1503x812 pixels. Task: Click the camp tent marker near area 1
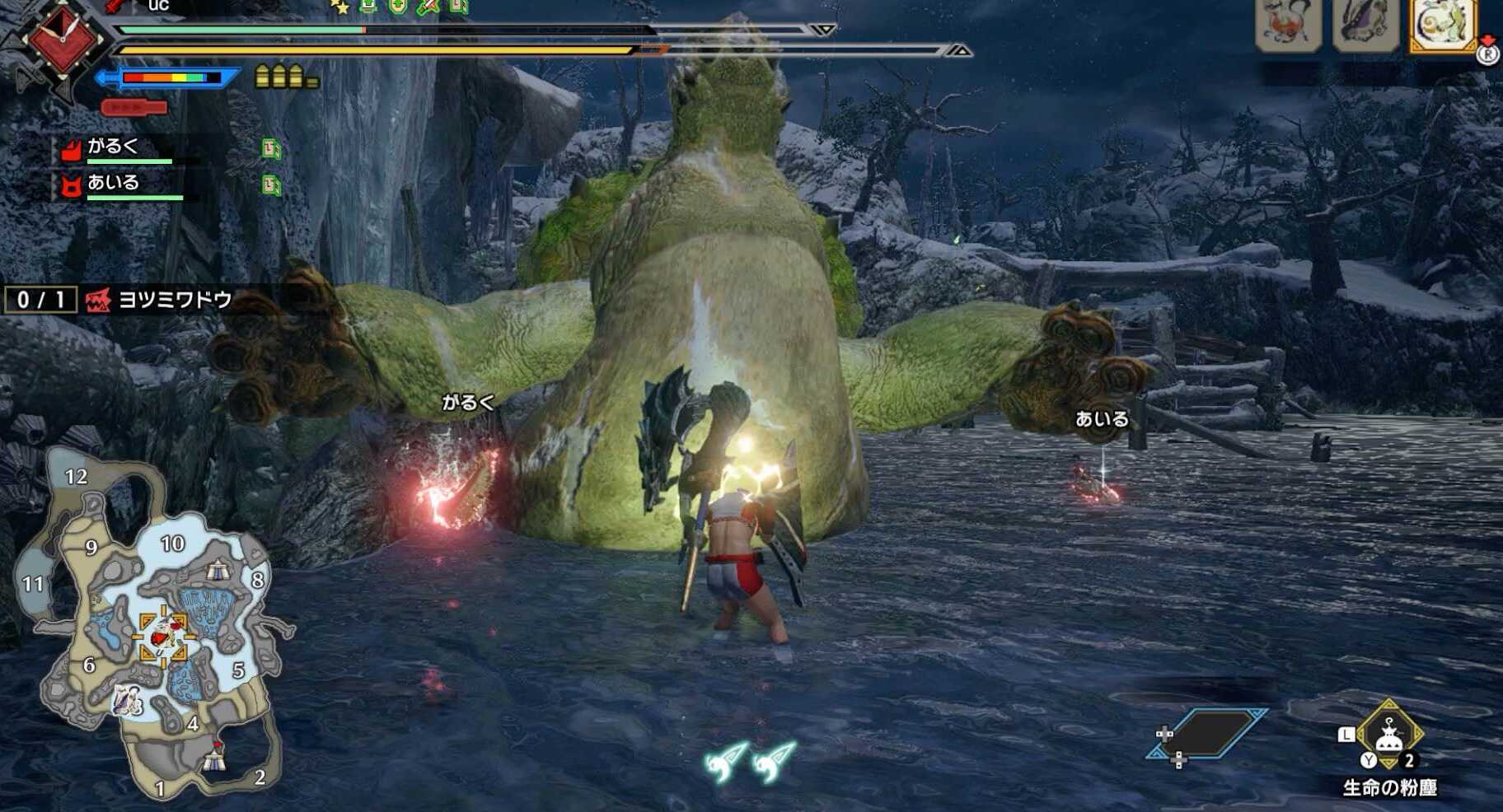214,756
